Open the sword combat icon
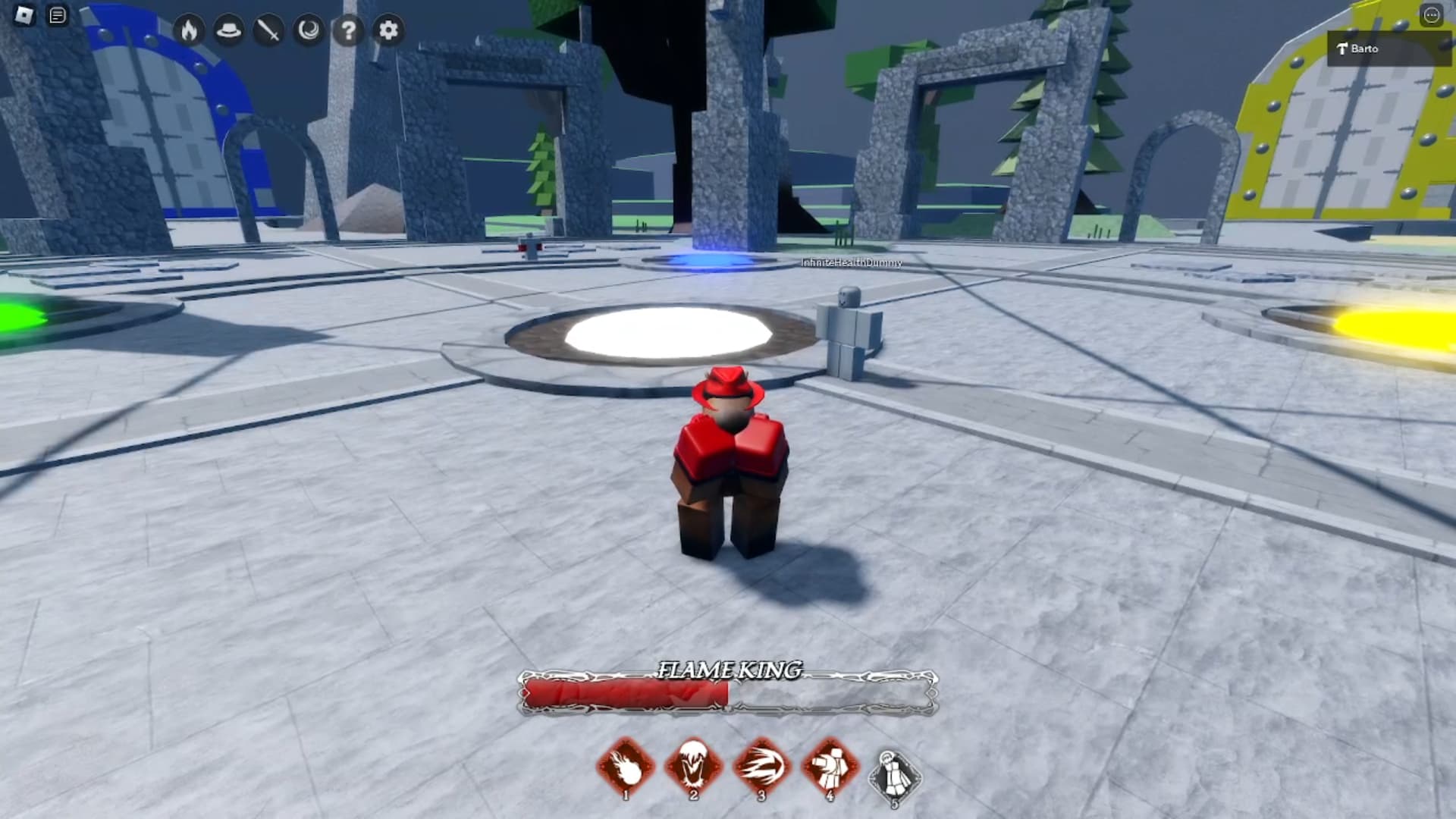The image size is (1456, 819). 271,31
